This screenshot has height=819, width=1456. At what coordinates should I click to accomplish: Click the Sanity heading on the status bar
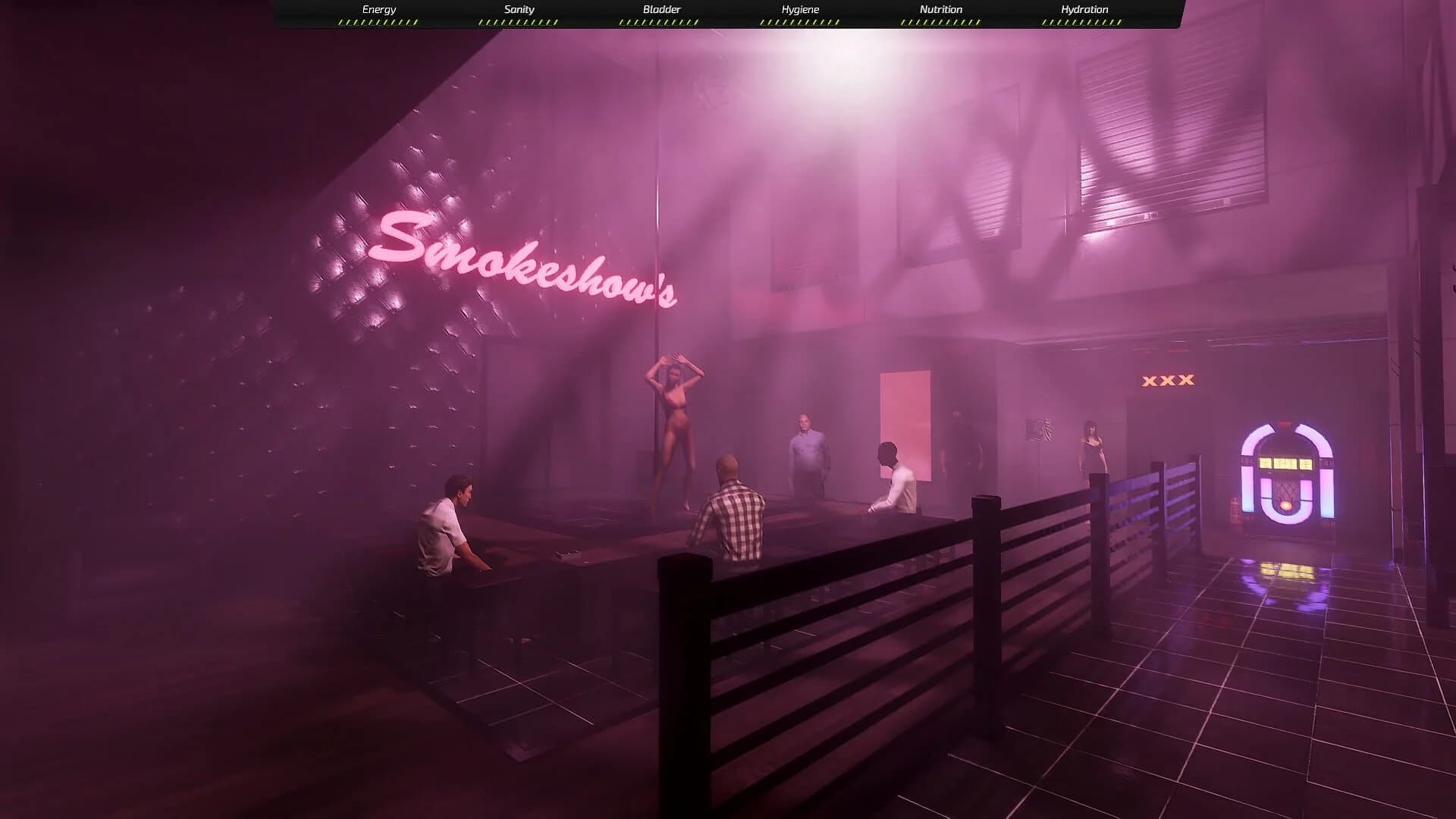[x=519, y=9]
